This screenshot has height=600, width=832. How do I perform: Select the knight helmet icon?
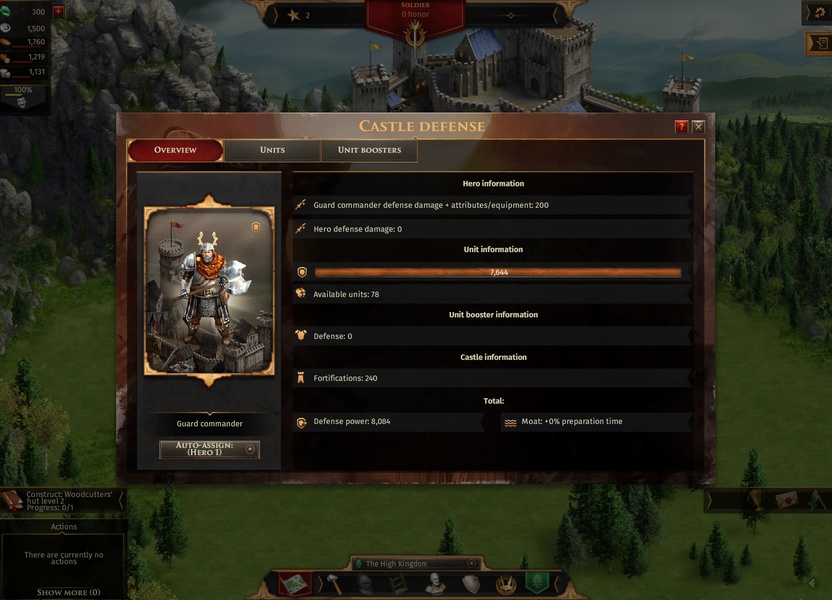pyautogui.click(x=365, y=584)
